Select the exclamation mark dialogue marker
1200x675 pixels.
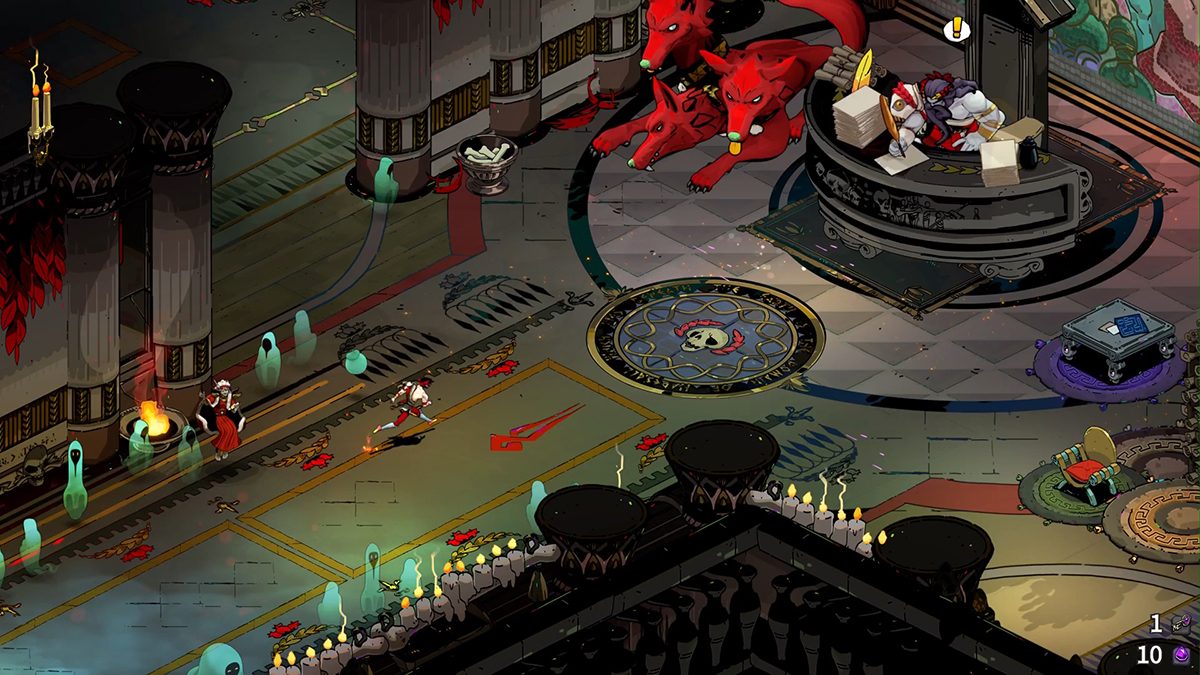(x=956, y=30)
